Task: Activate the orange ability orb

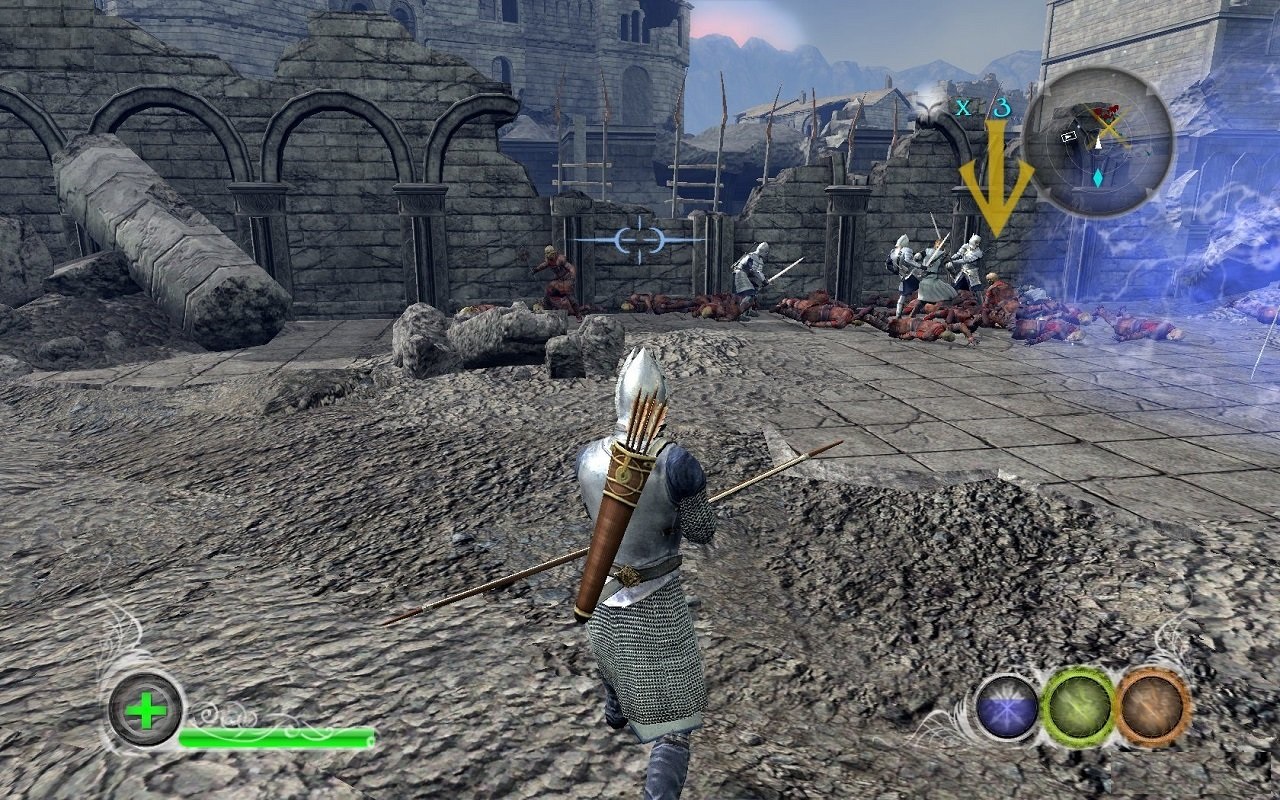Action: coord(1153,707)
